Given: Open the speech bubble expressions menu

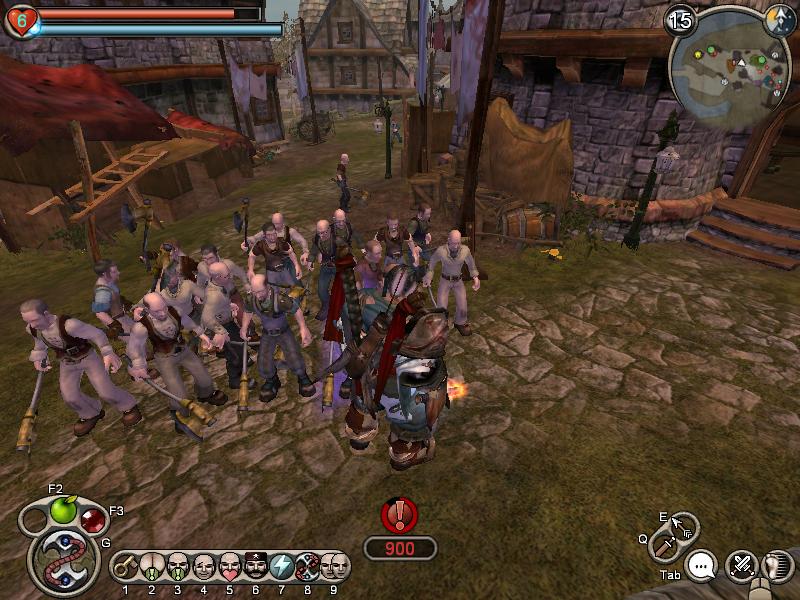Looking at the screenshot, I should pyautogui.click(x=704, y=567).
